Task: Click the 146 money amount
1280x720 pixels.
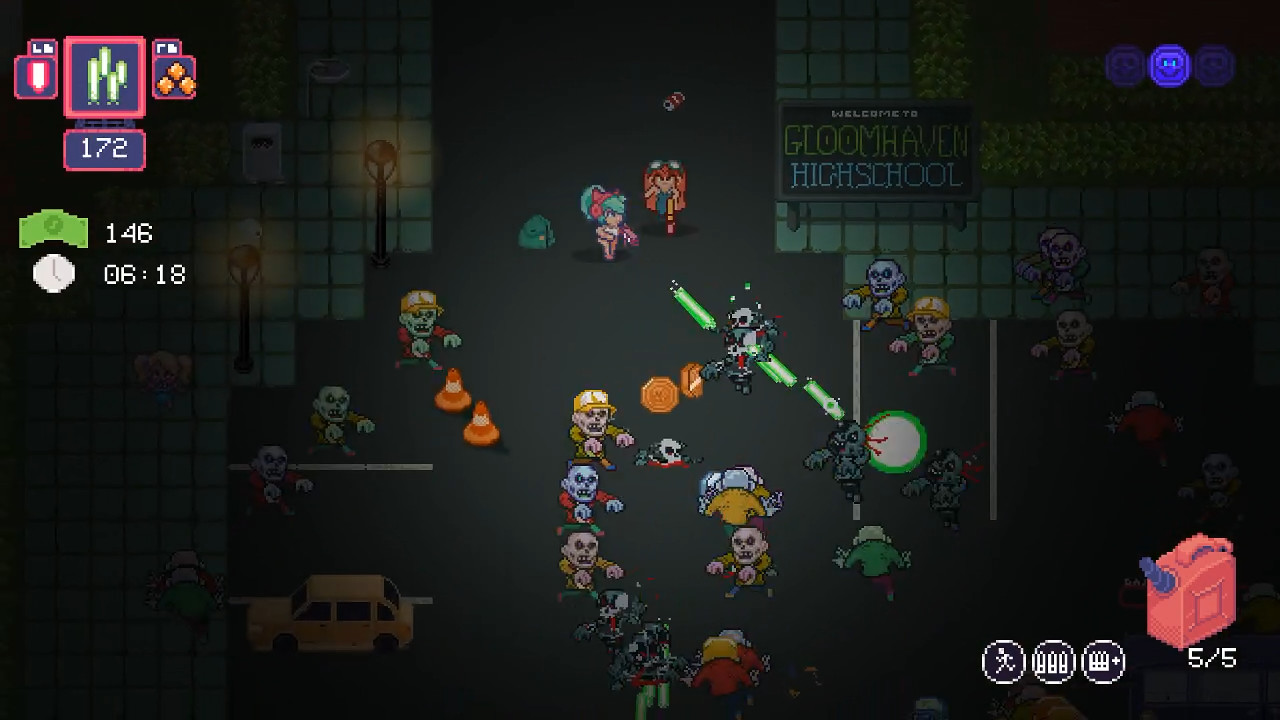Action: tap(130, 232)
